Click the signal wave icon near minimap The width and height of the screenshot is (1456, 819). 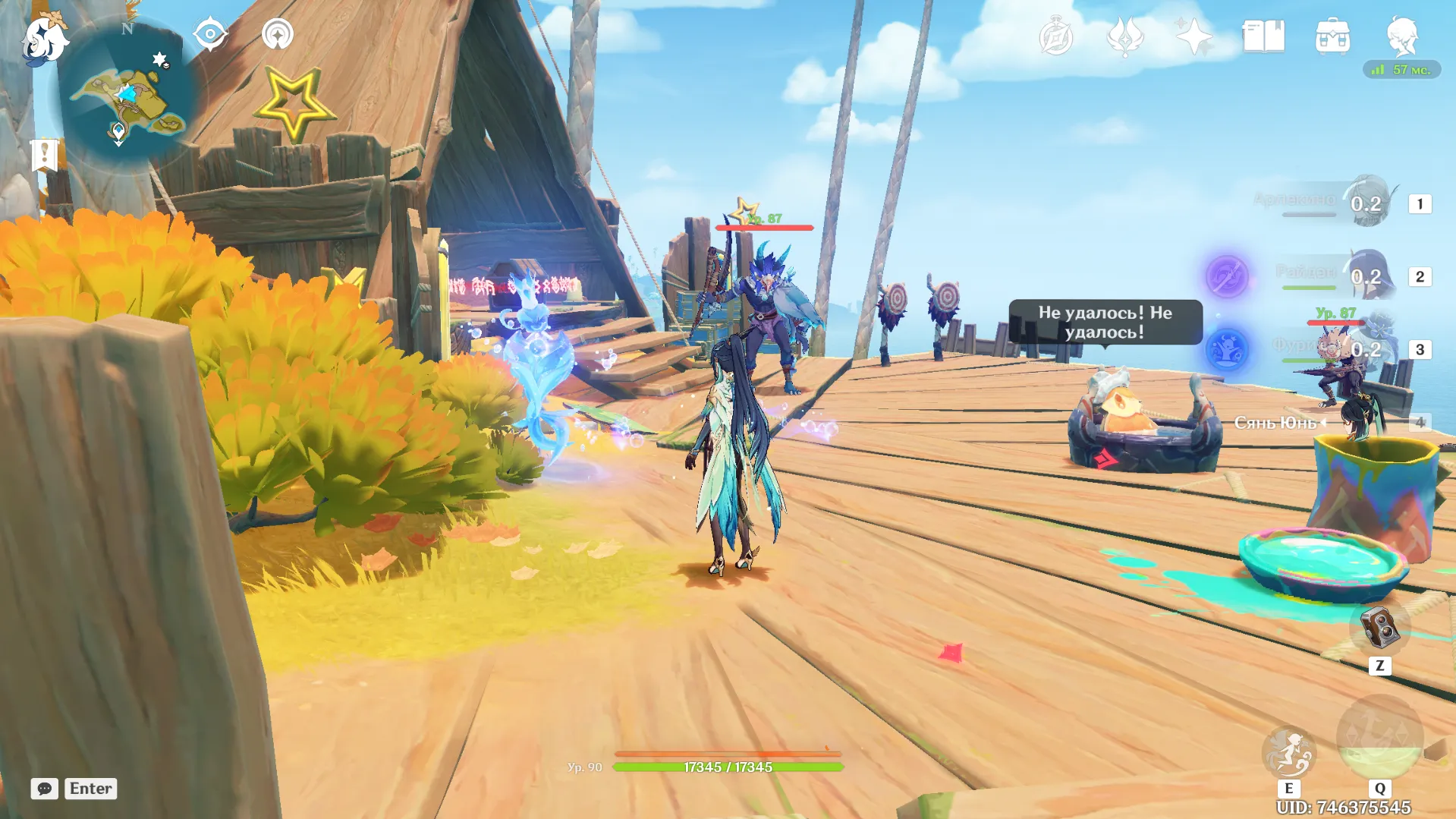tap(278, 34)
